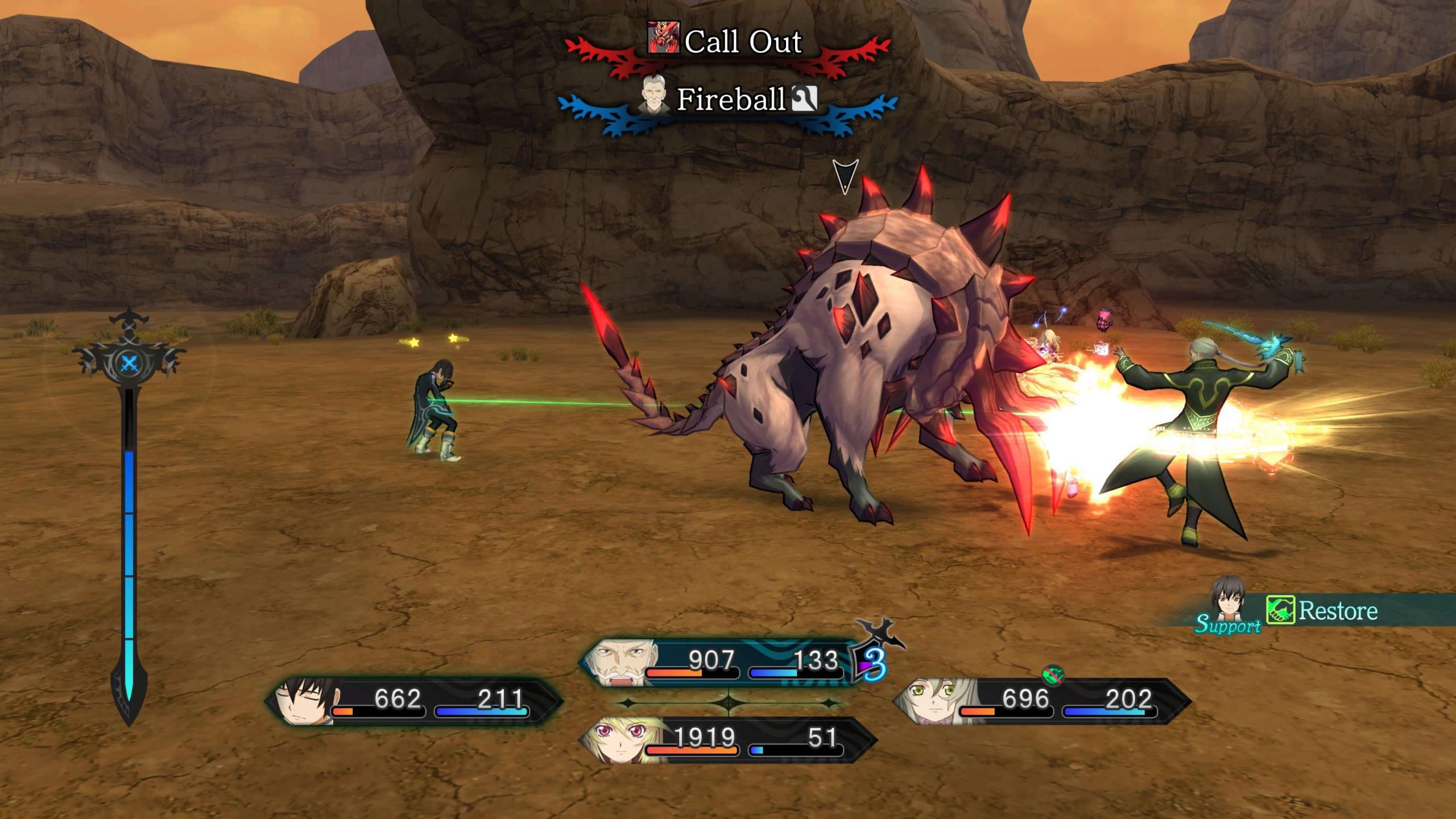Screen dimensions: 1456x819
Task: Click the Call Out enemy action banner
Action: 739,41
